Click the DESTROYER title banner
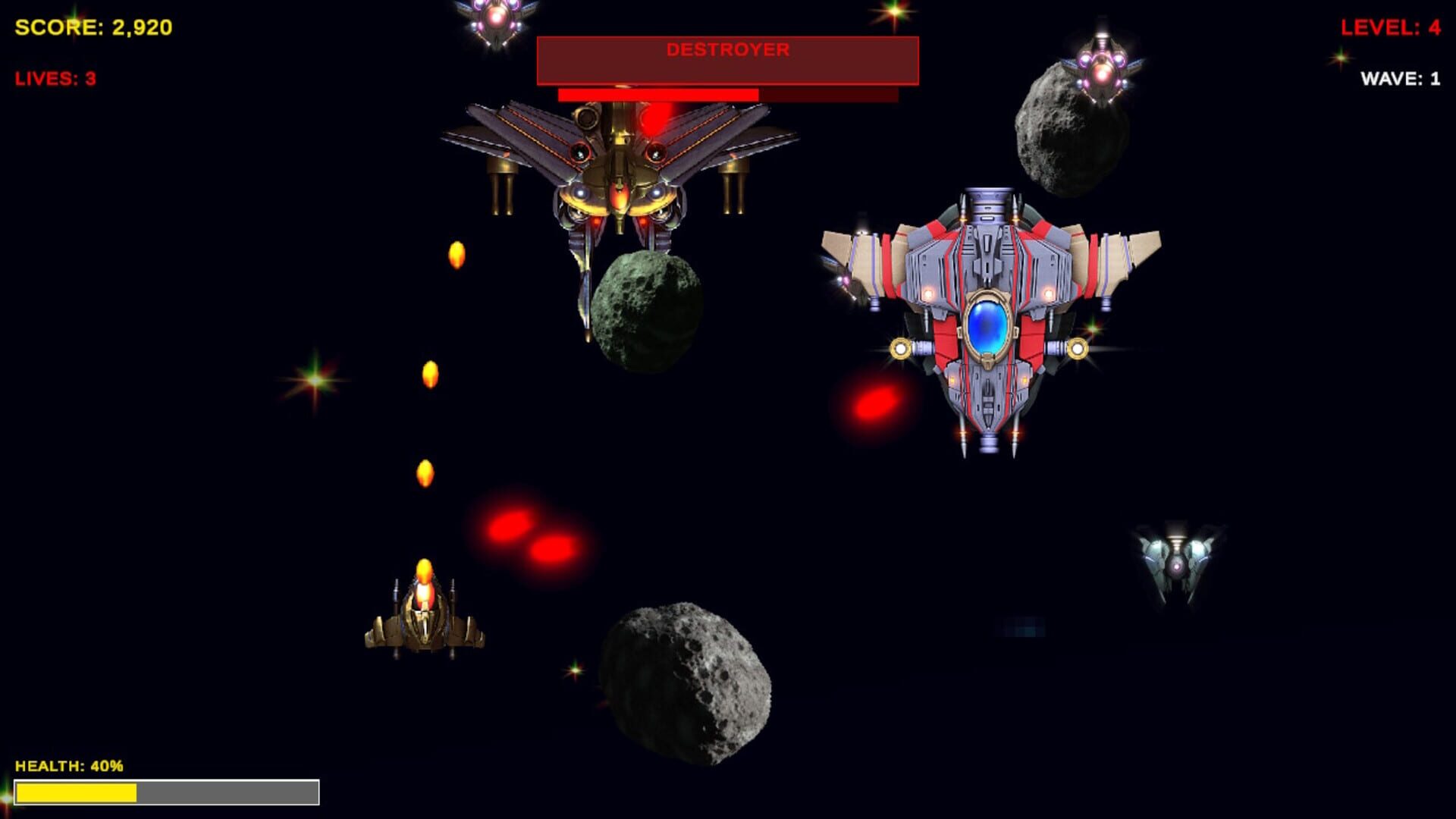The image size is (1456, 819). click(726, 53)
